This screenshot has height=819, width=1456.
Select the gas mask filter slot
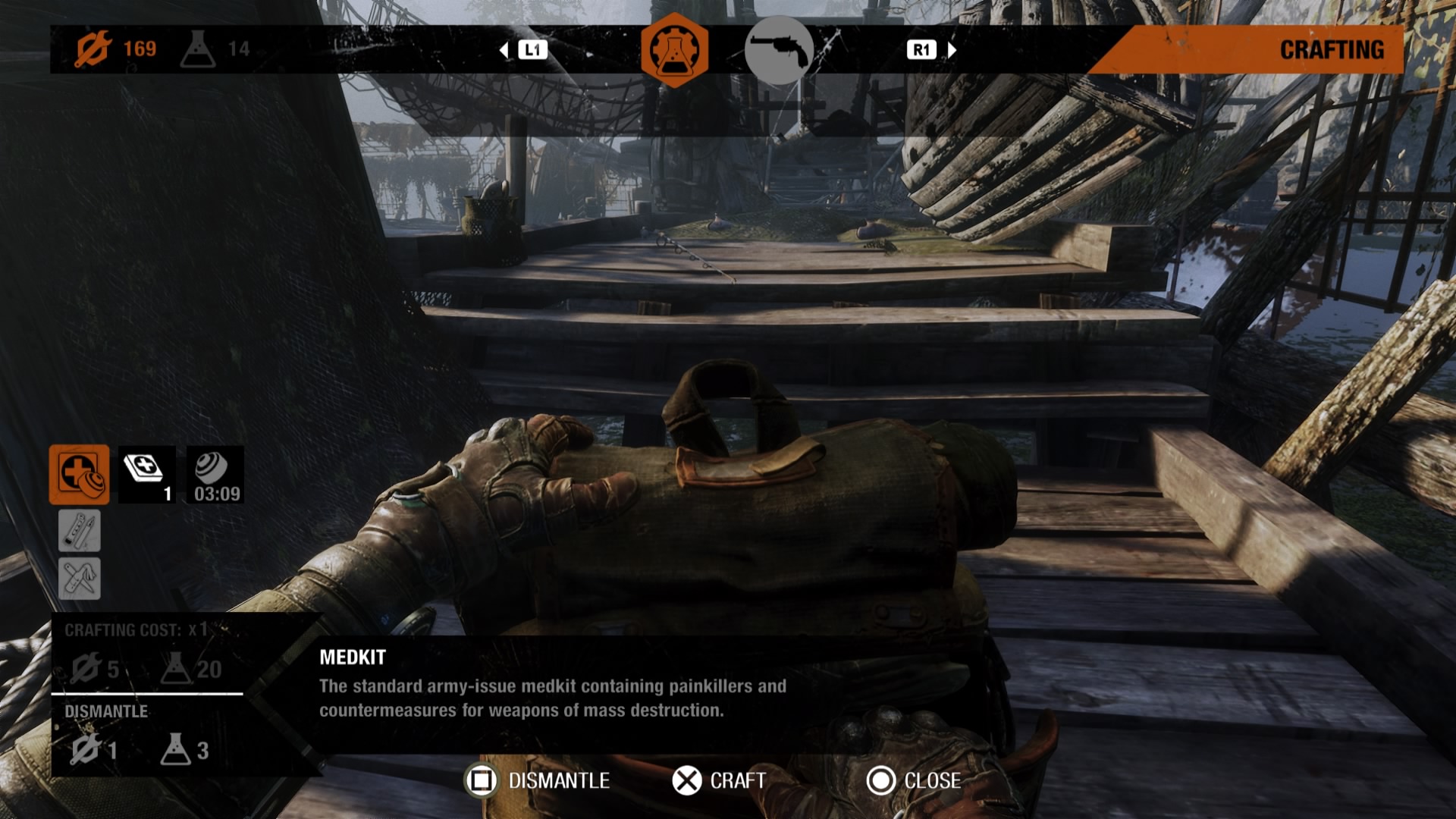(x=216, y=475)
